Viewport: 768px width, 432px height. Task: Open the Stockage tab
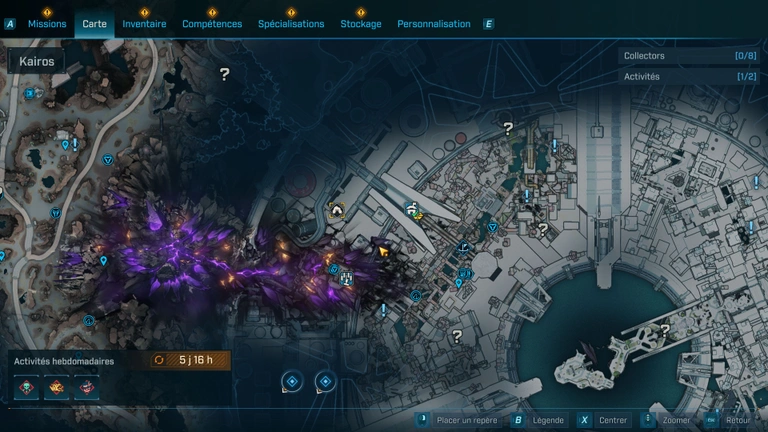361,24
